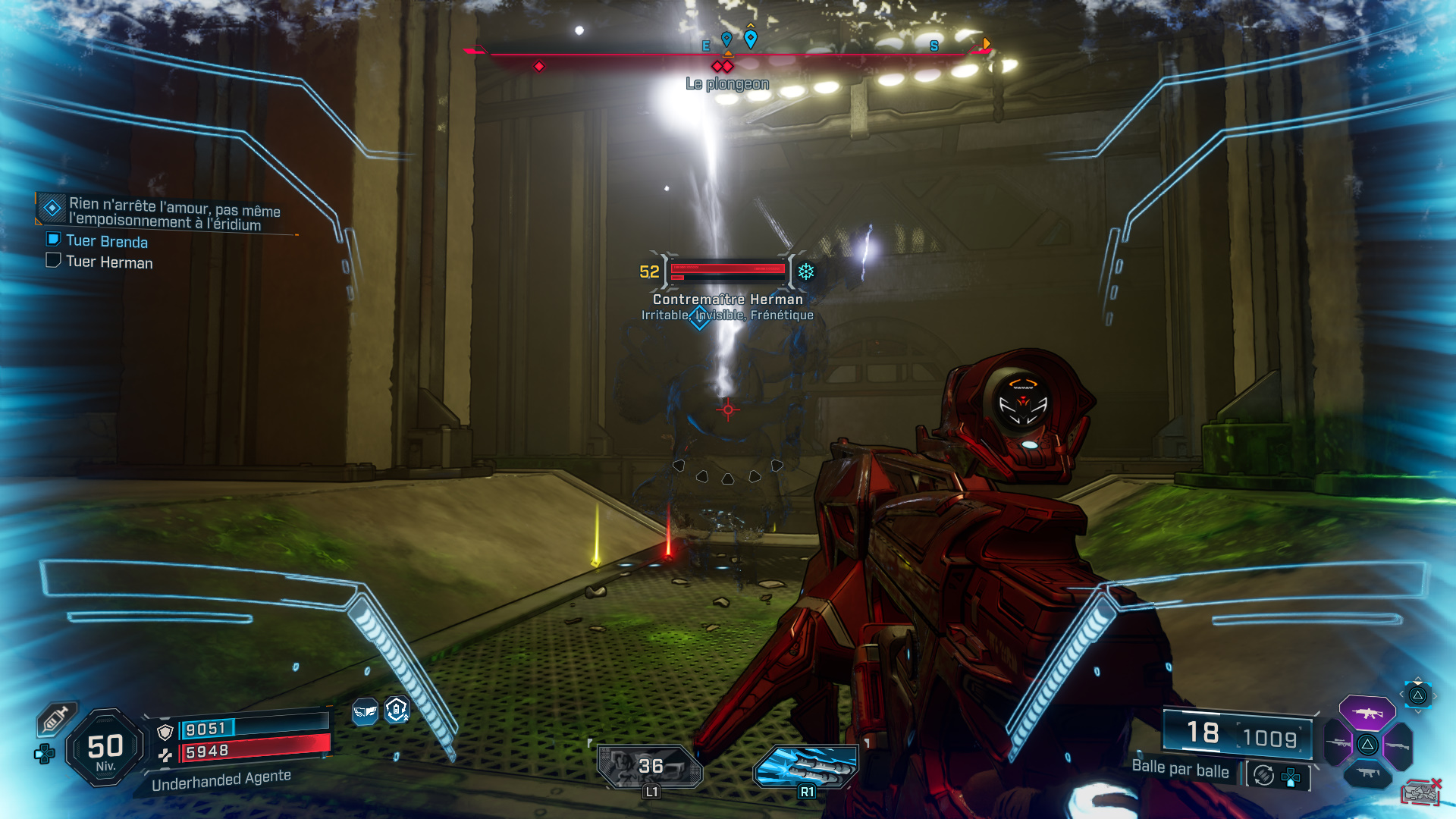Click the 'Underhanded Agente' title banner

tap(221, 780)
